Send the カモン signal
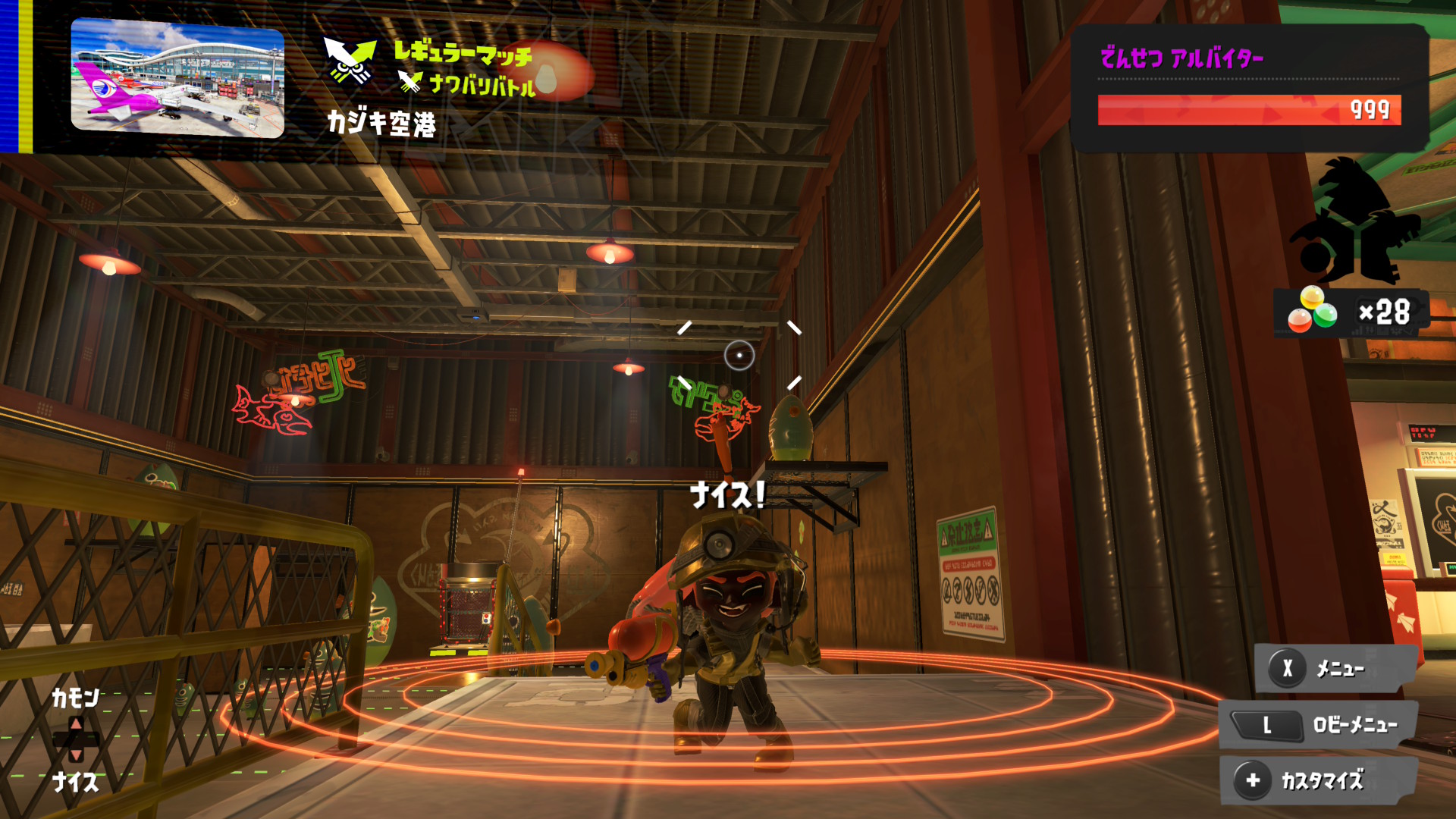1456x819 pixels. [75, 698]
